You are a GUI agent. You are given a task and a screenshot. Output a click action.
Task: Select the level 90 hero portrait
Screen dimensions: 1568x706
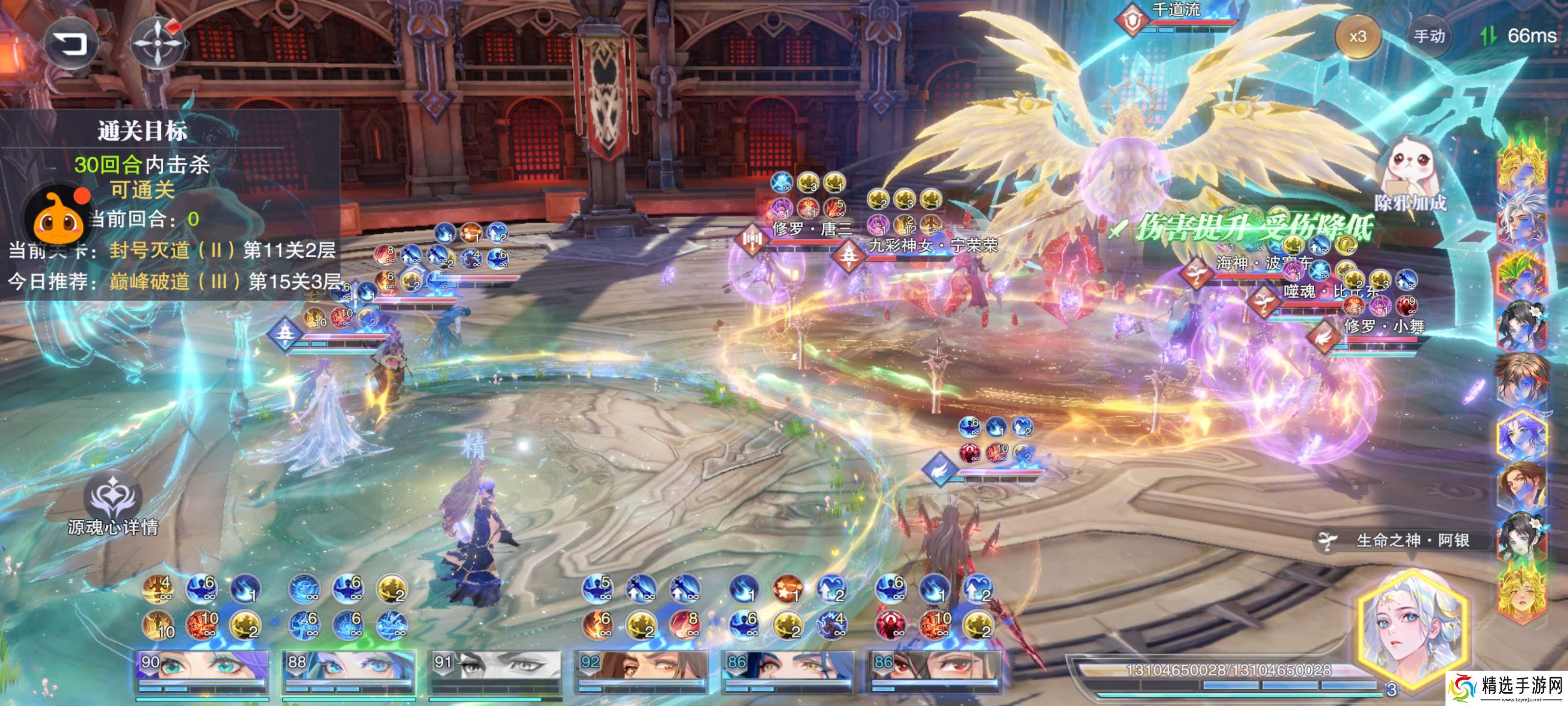click(202, 671)
